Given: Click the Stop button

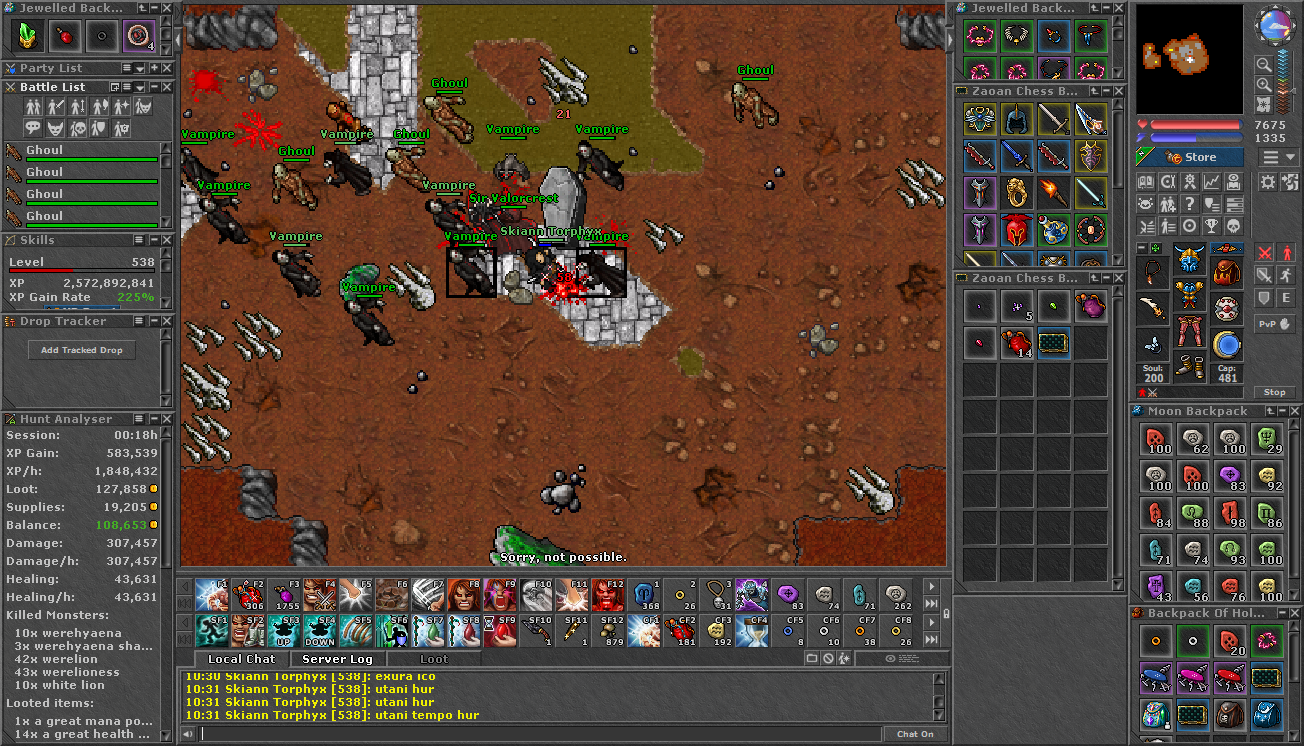Looking at the screenshot, I should tap(1273, 392).
